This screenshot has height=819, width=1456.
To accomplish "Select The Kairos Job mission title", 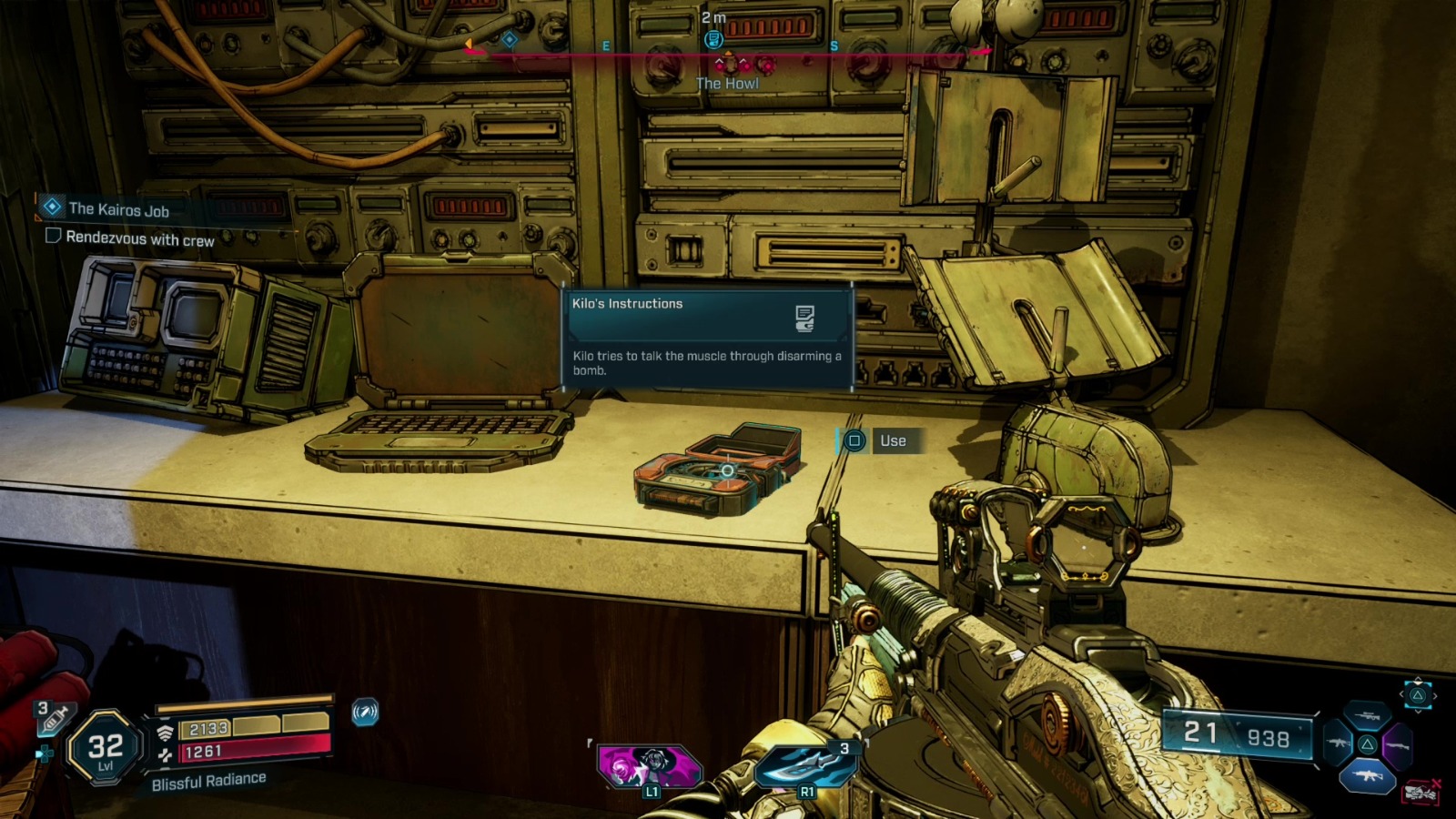I will tap(118, 207).
